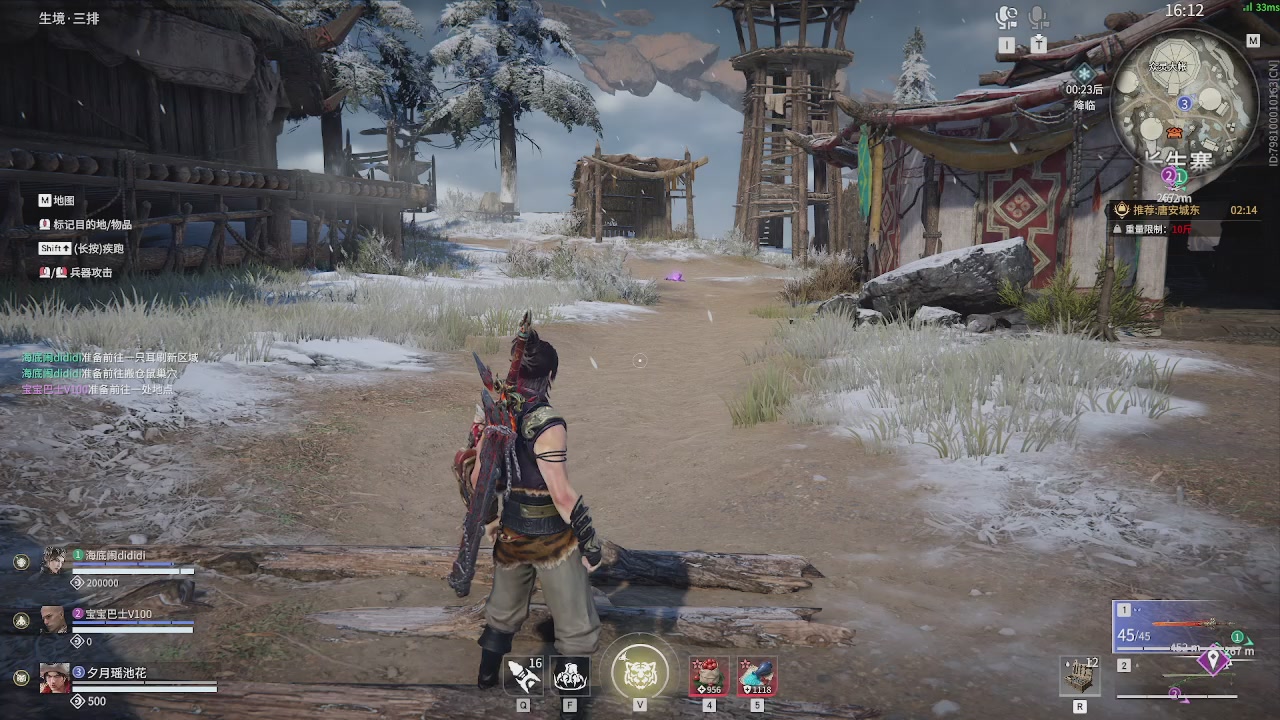This screenshot has width=1280, height=720.
Task: Select teammate 夕月瑶池花's row
Action: 120,679
